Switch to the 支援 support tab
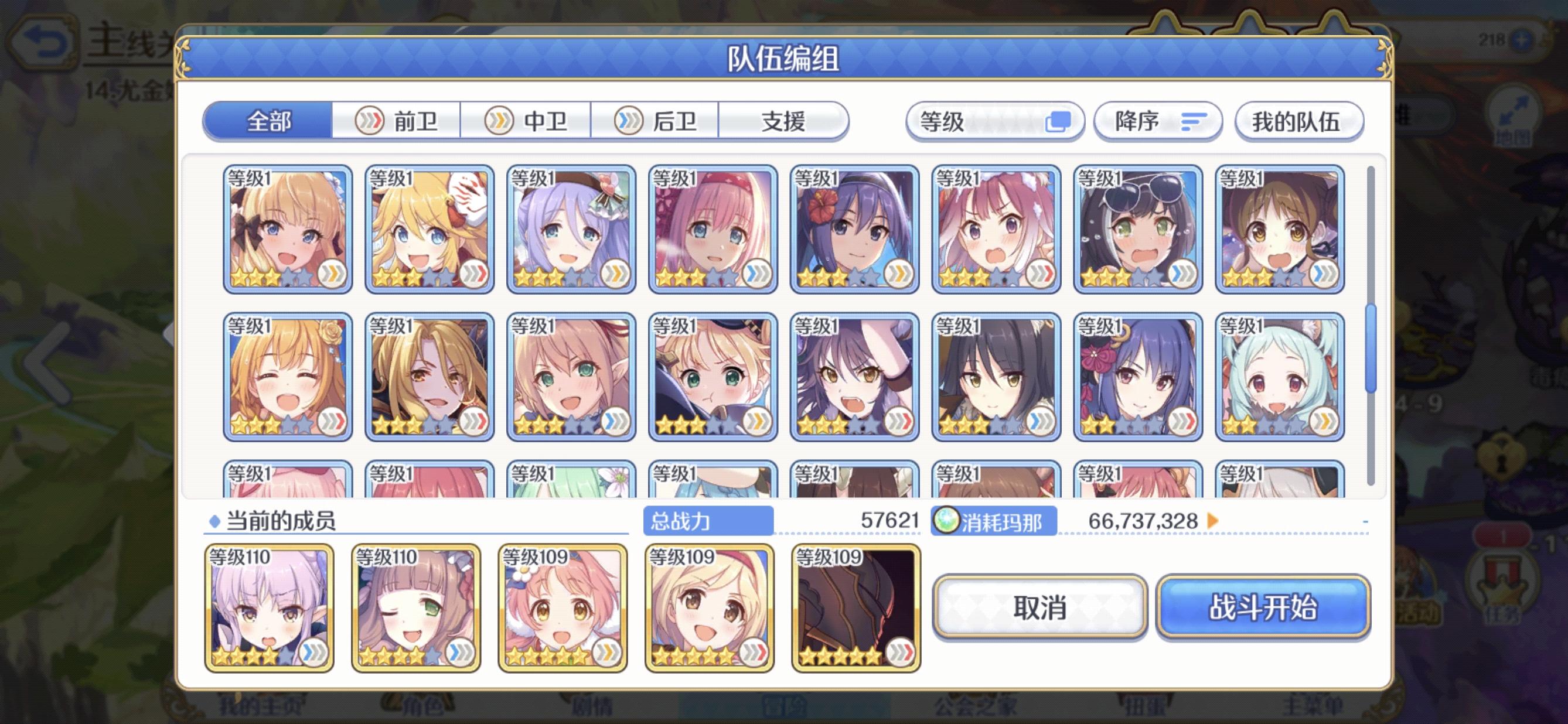1568x724 pixels. (785, 121)
